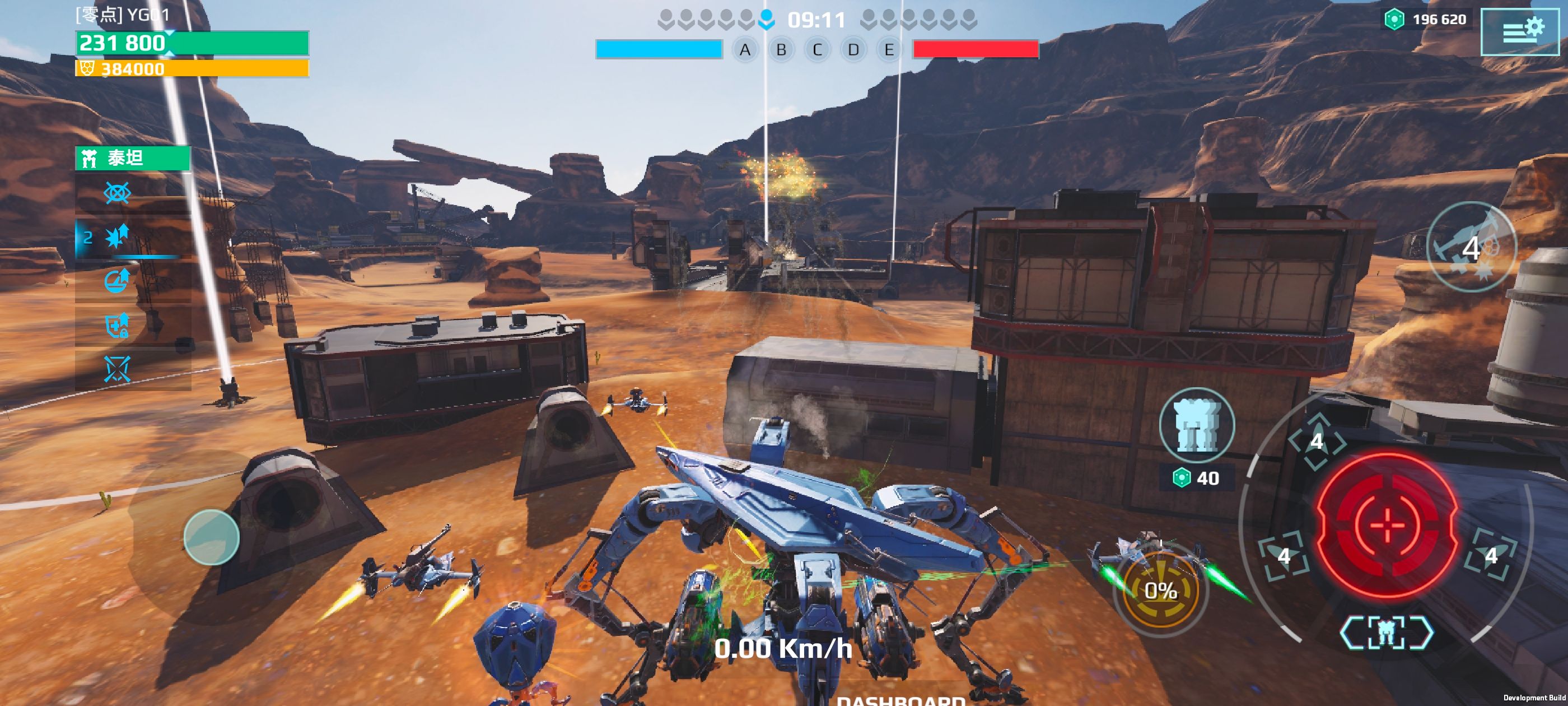Image resolution: width=1568 pixels, height=706 pixels.
Task: Select the crossed-out robot face module icon
Action: 118,369
